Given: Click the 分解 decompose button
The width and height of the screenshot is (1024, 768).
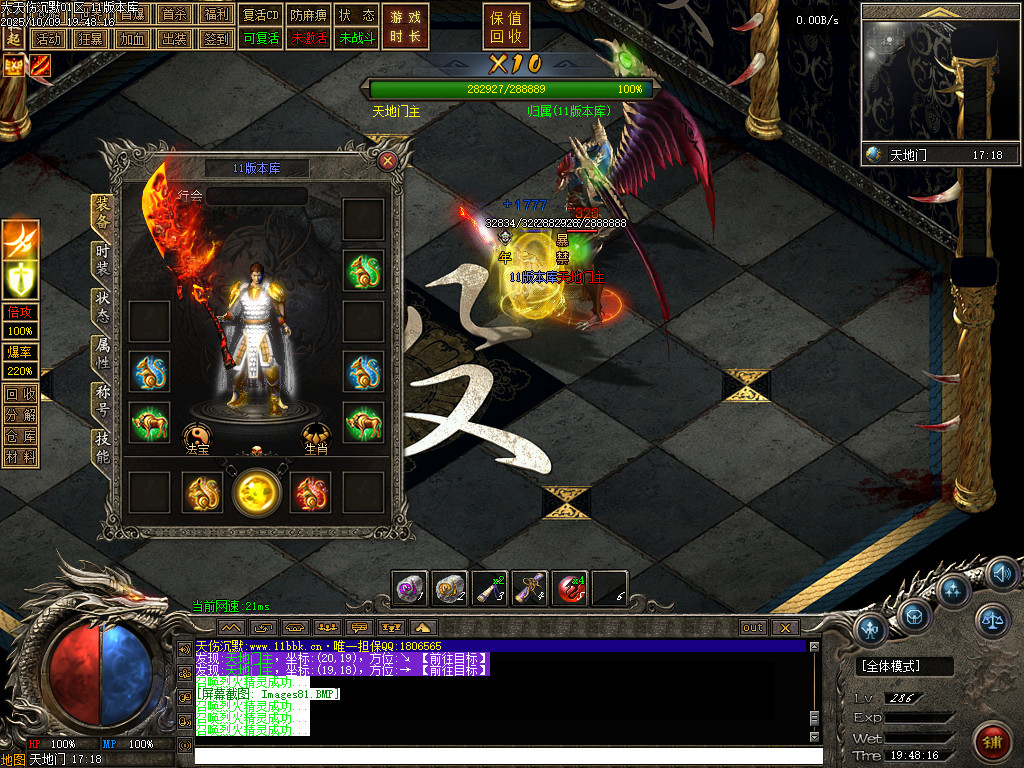Looking at the screenshot, I should (20, 415).
